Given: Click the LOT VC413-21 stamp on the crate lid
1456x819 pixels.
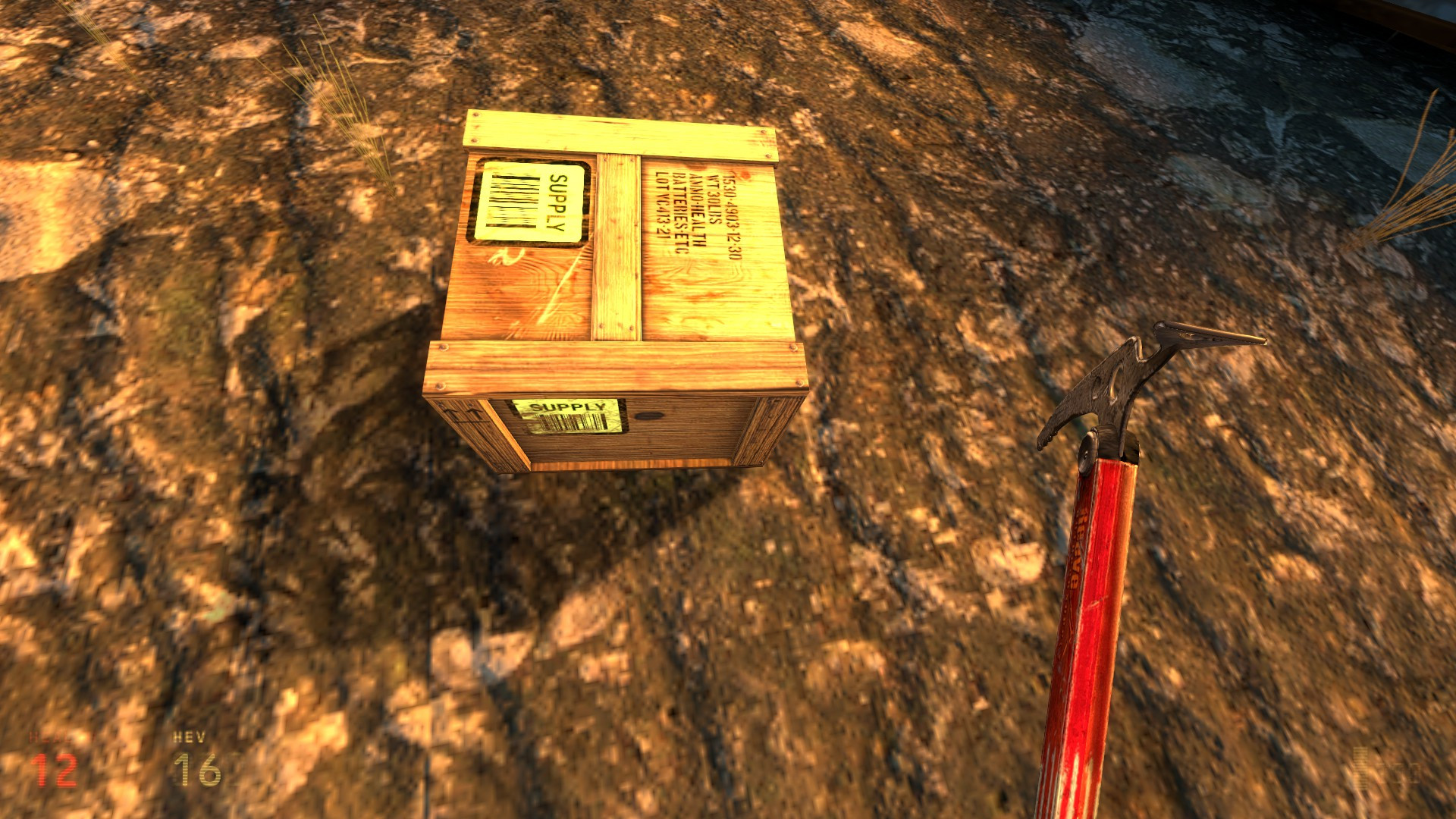Looking at the screenshot, I should point(662,205).
